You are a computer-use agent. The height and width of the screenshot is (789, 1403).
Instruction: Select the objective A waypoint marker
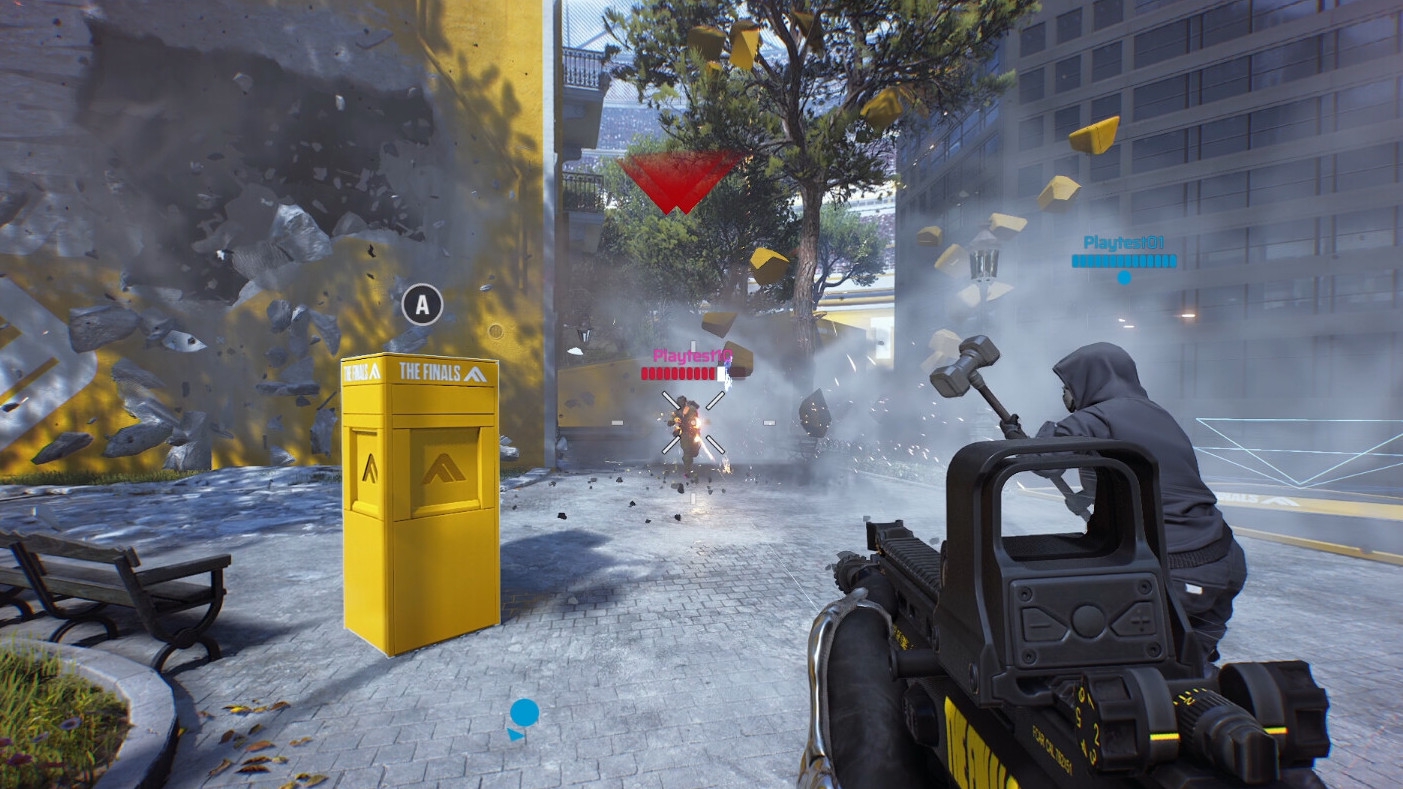tap(422, 305)
